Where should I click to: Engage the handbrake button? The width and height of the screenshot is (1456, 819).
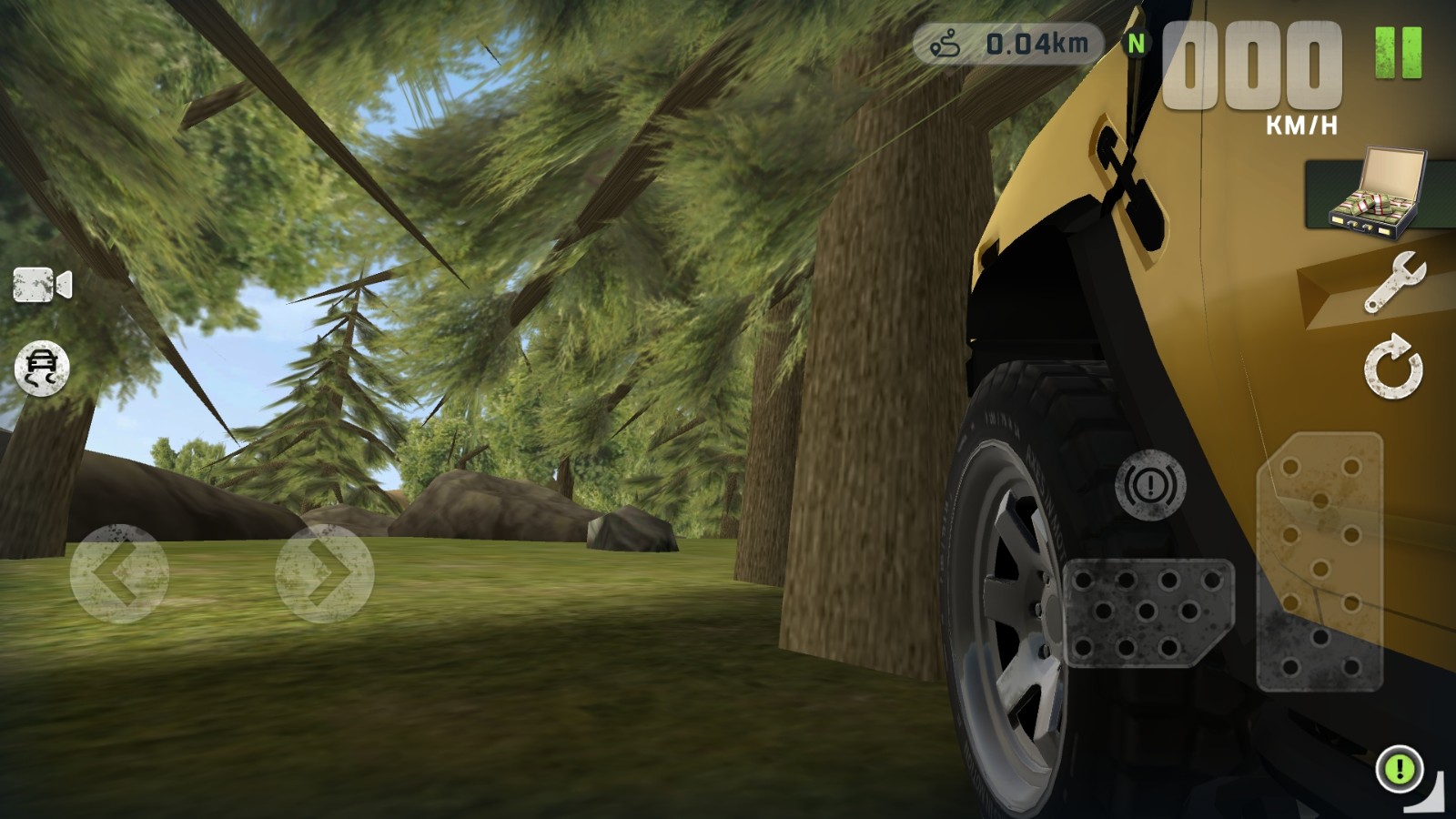1150,485
